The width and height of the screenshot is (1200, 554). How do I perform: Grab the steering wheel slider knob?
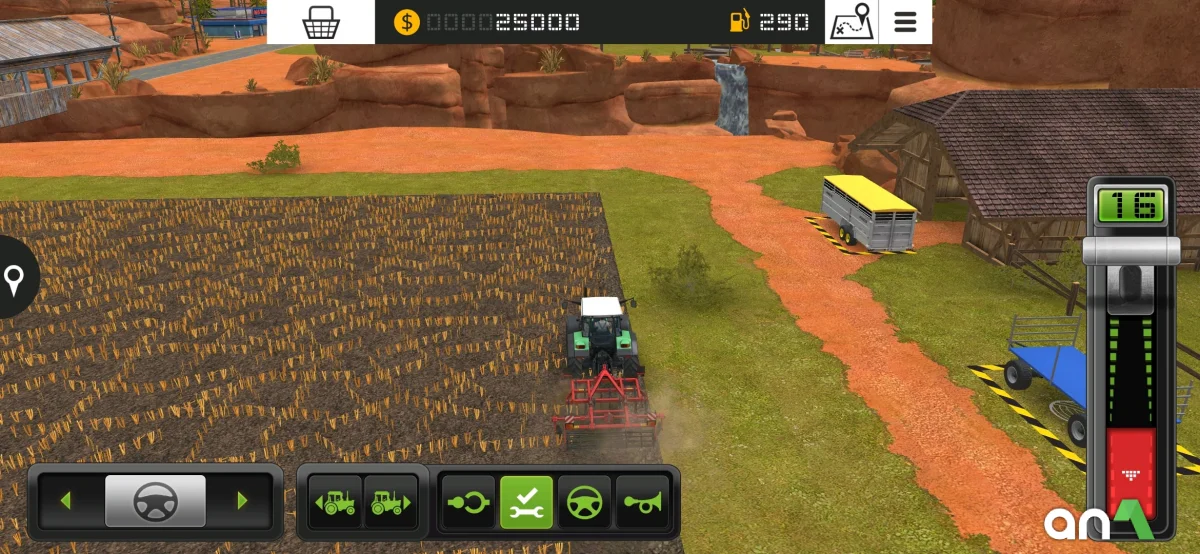(x=155, y=501)
